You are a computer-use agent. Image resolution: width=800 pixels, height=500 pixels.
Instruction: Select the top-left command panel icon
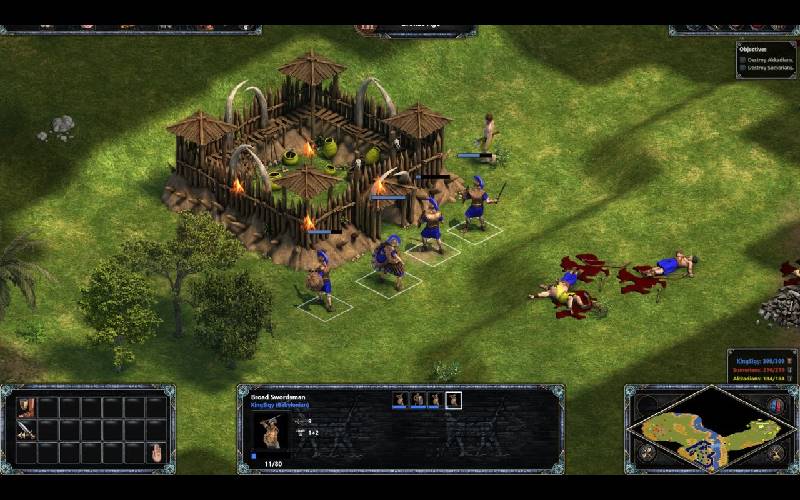[x=25, y=407]
